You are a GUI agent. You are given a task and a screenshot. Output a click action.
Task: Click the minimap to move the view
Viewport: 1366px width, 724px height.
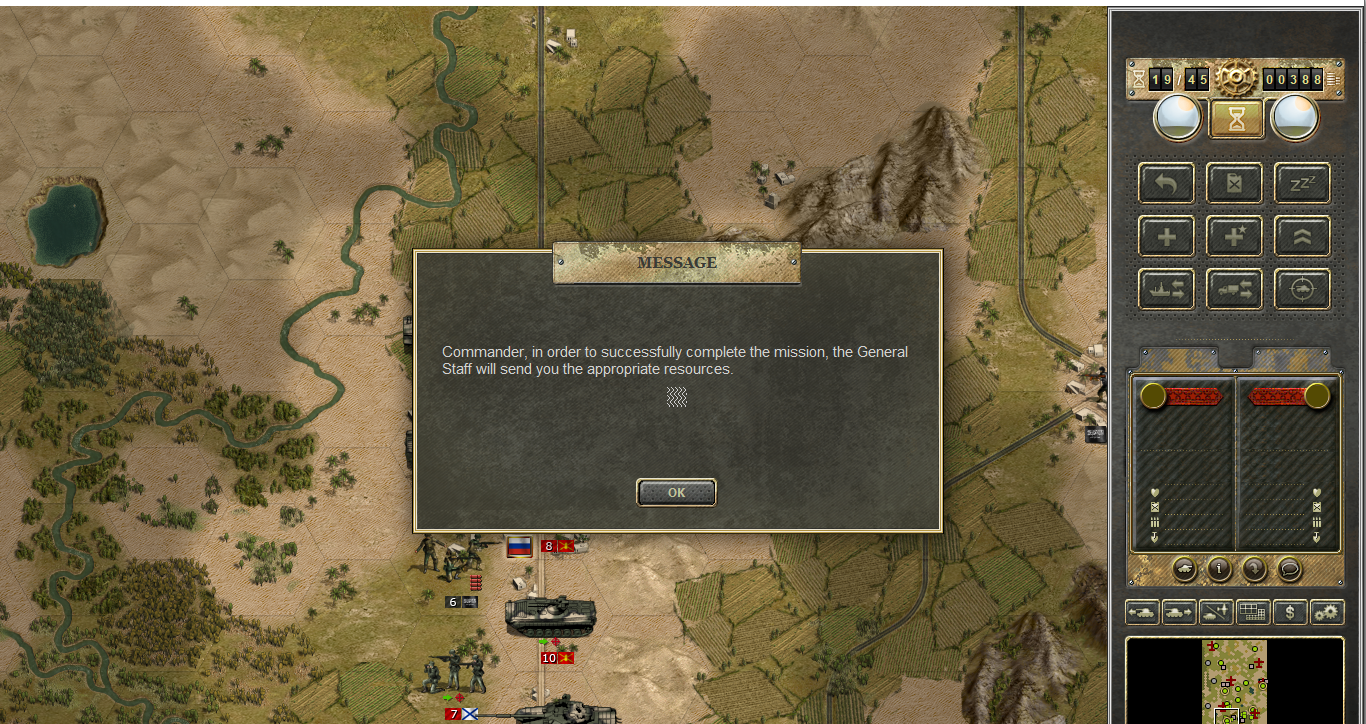pyautogui.click(x=1234, y=680)
